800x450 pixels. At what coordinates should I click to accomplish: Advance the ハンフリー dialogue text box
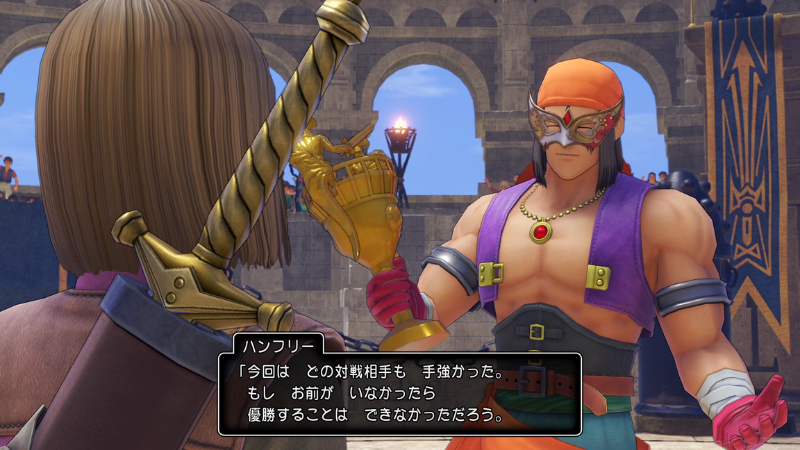tap(399, 393)
